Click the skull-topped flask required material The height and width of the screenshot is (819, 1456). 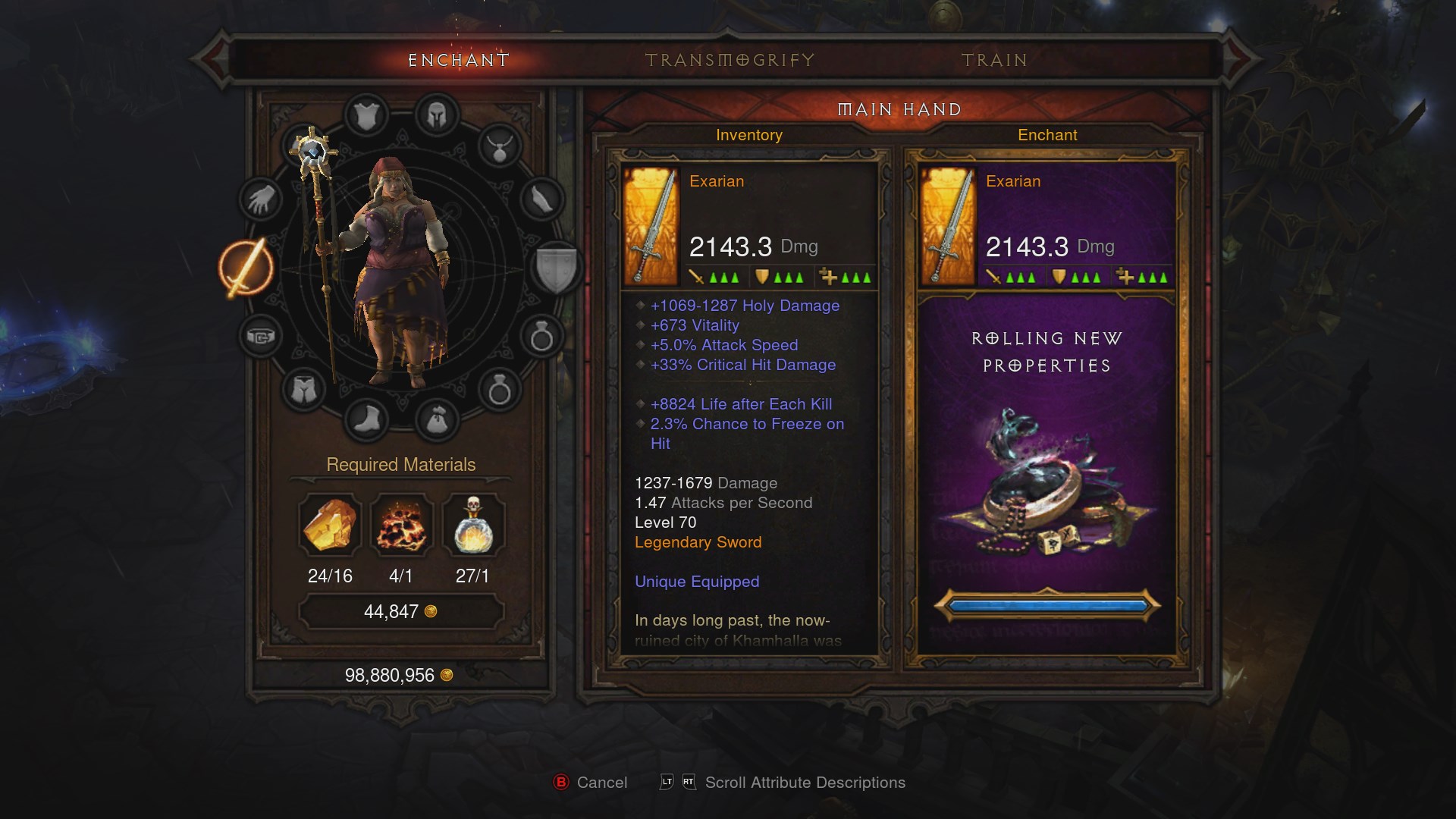pyautogui.click(x=472, y=525)
